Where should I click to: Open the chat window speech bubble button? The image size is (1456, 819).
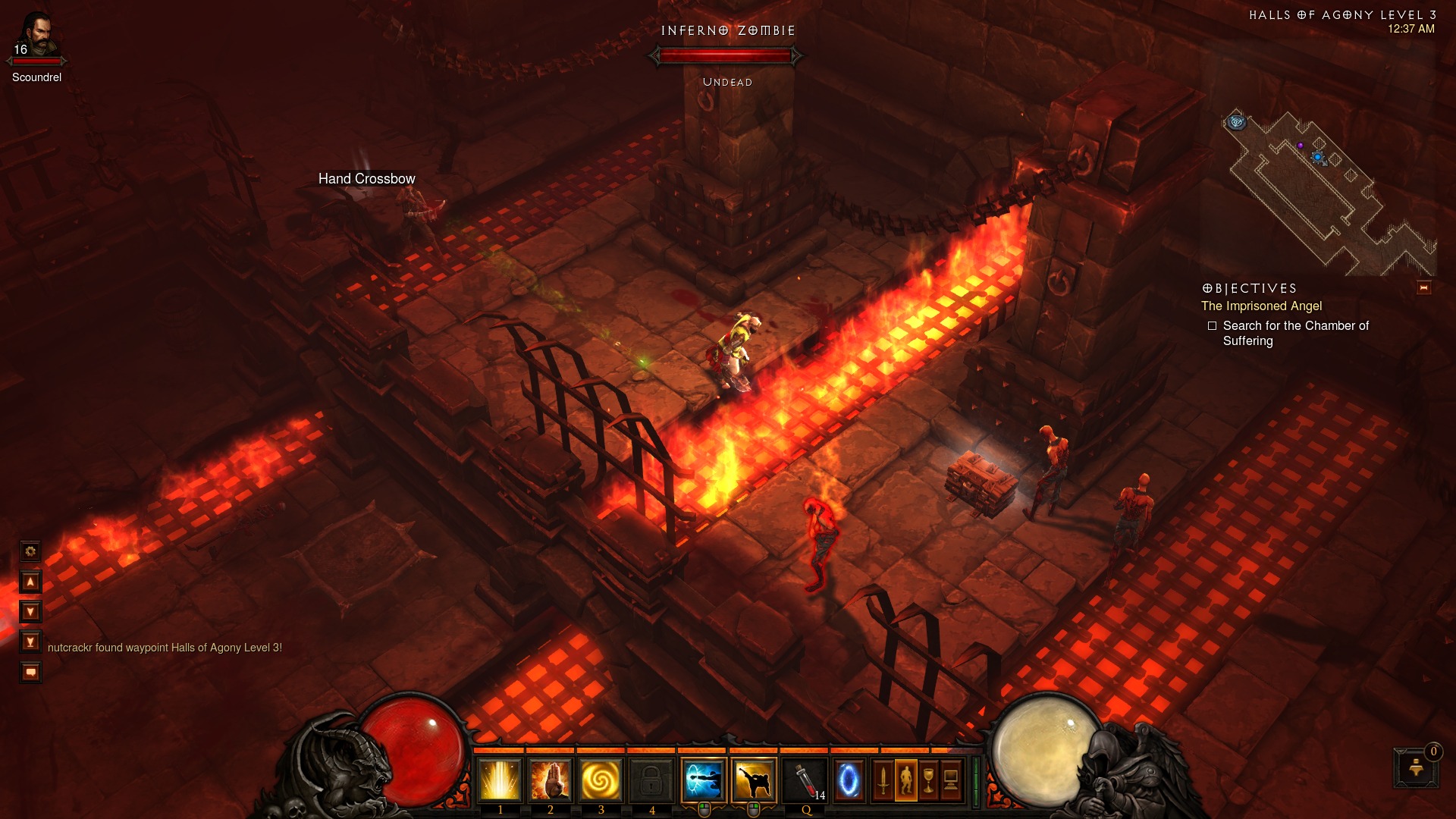coord(30,673)
